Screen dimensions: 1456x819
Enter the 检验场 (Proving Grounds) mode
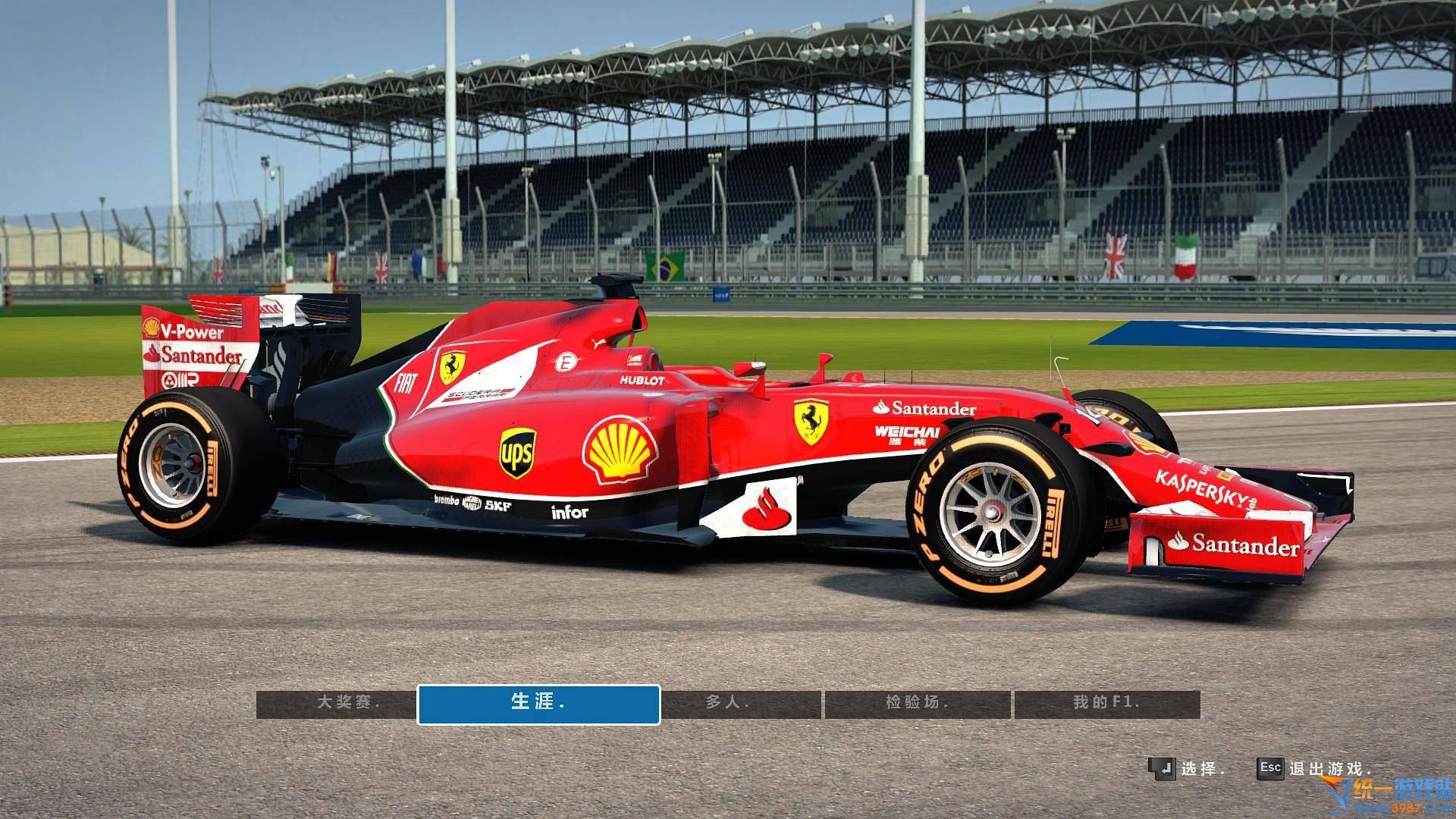point(918,703)
